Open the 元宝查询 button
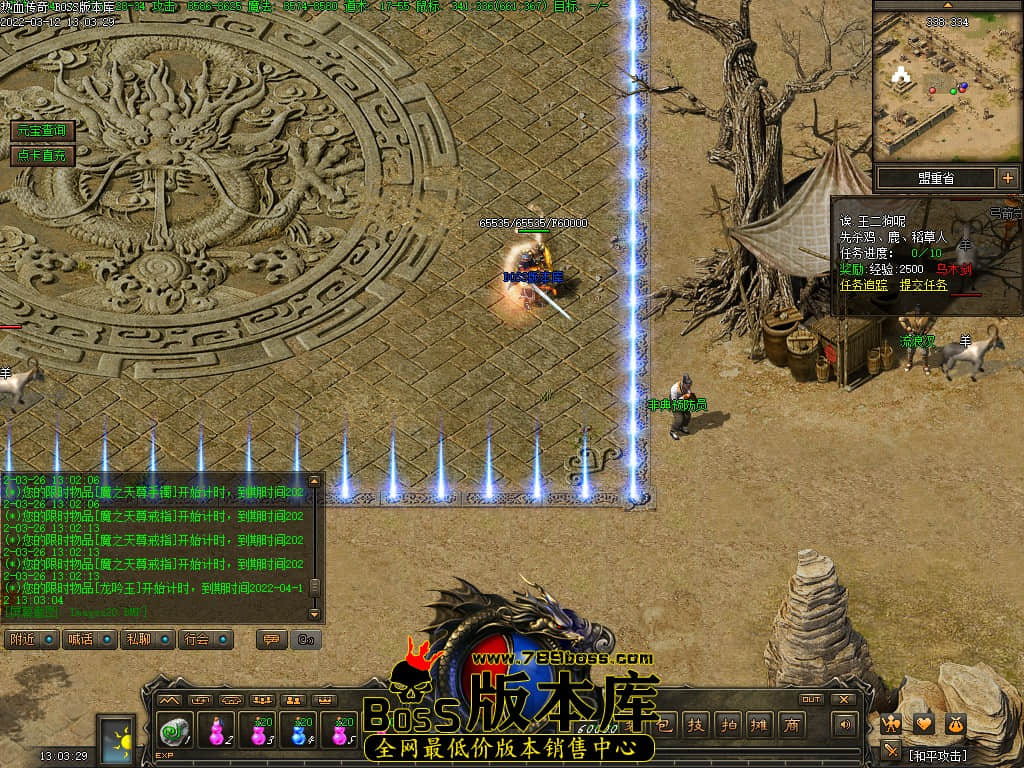1024x768 pixels. coord(42,131)
